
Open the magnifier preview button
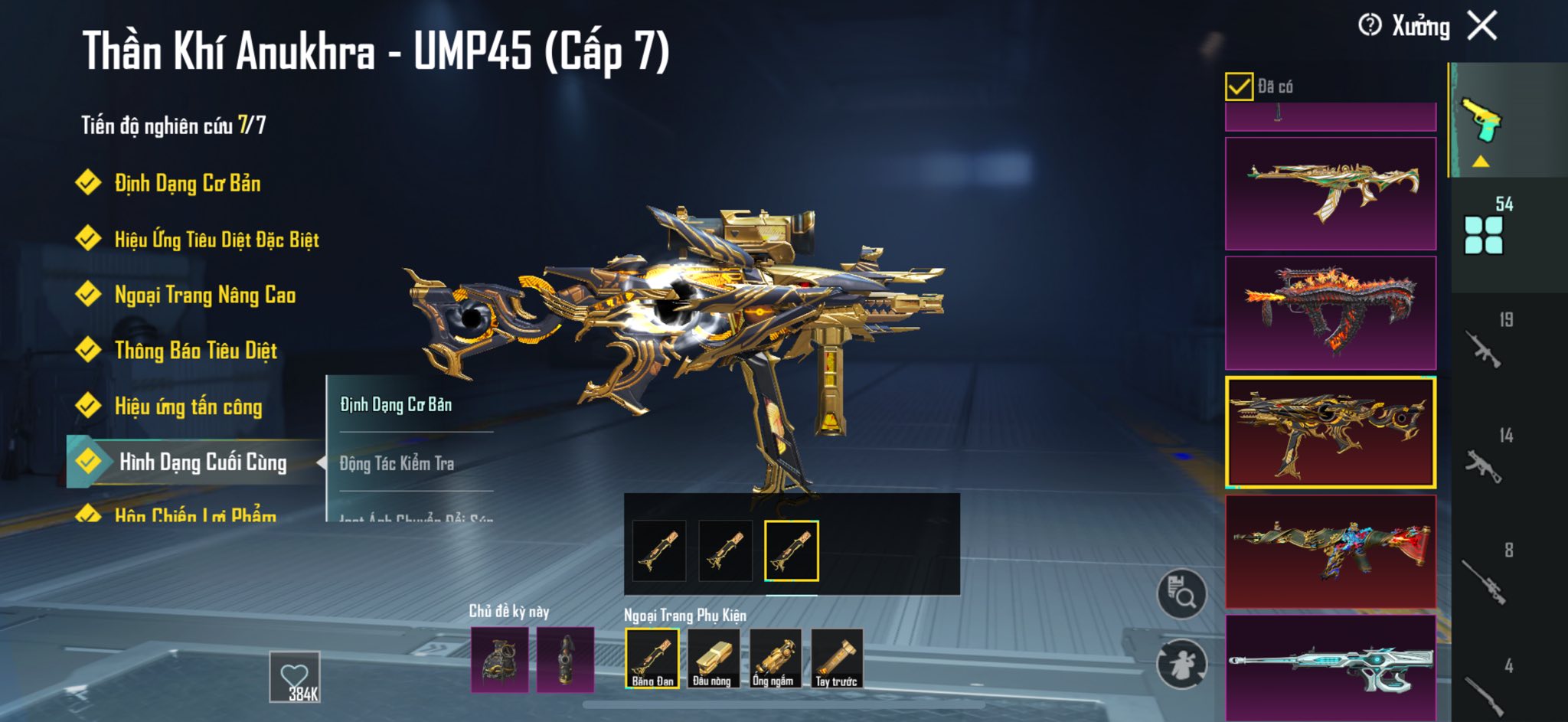point(1181,594)
